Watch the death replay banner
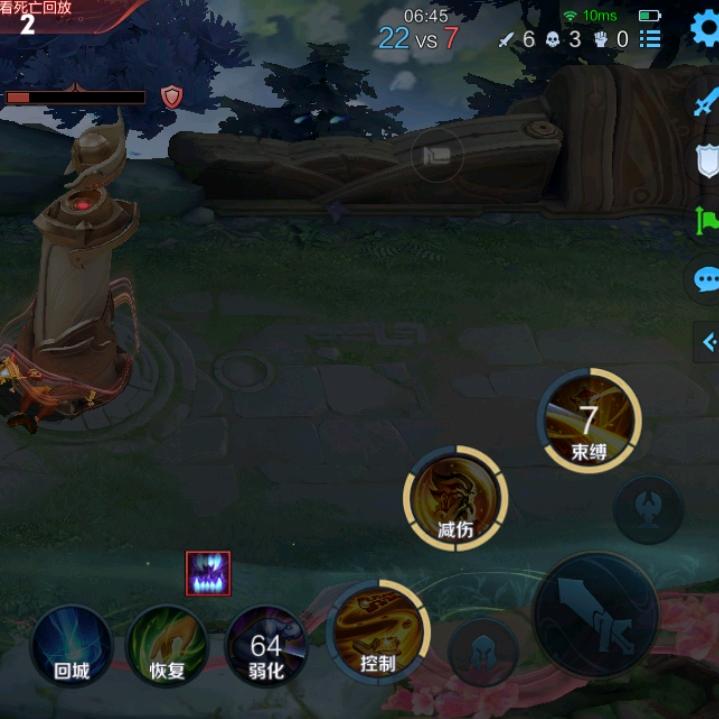 point(50,17)
